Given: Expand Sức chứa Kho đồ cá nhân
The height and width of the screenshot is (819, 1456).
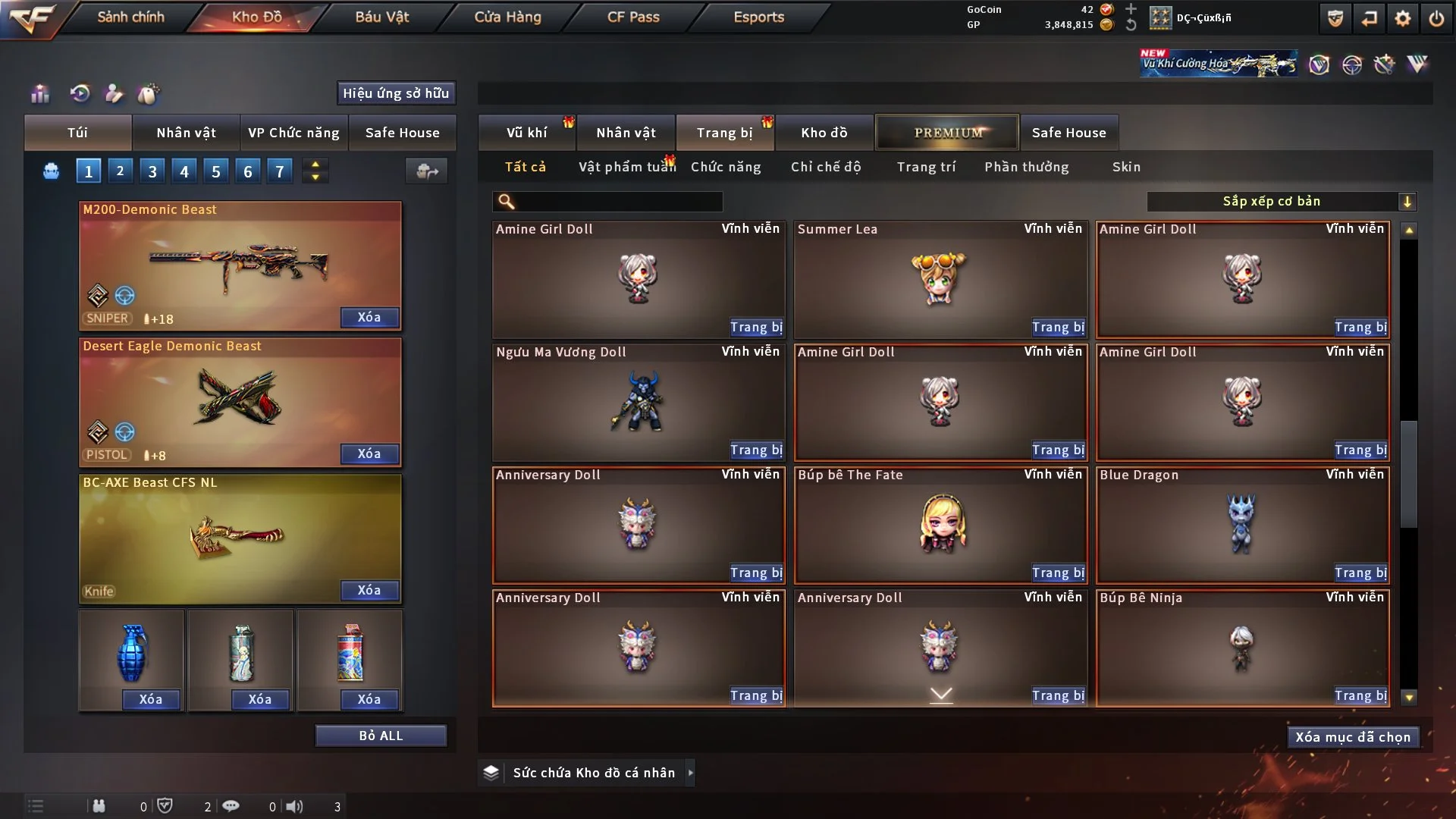Looking at the screenshot, I should 689,773.
